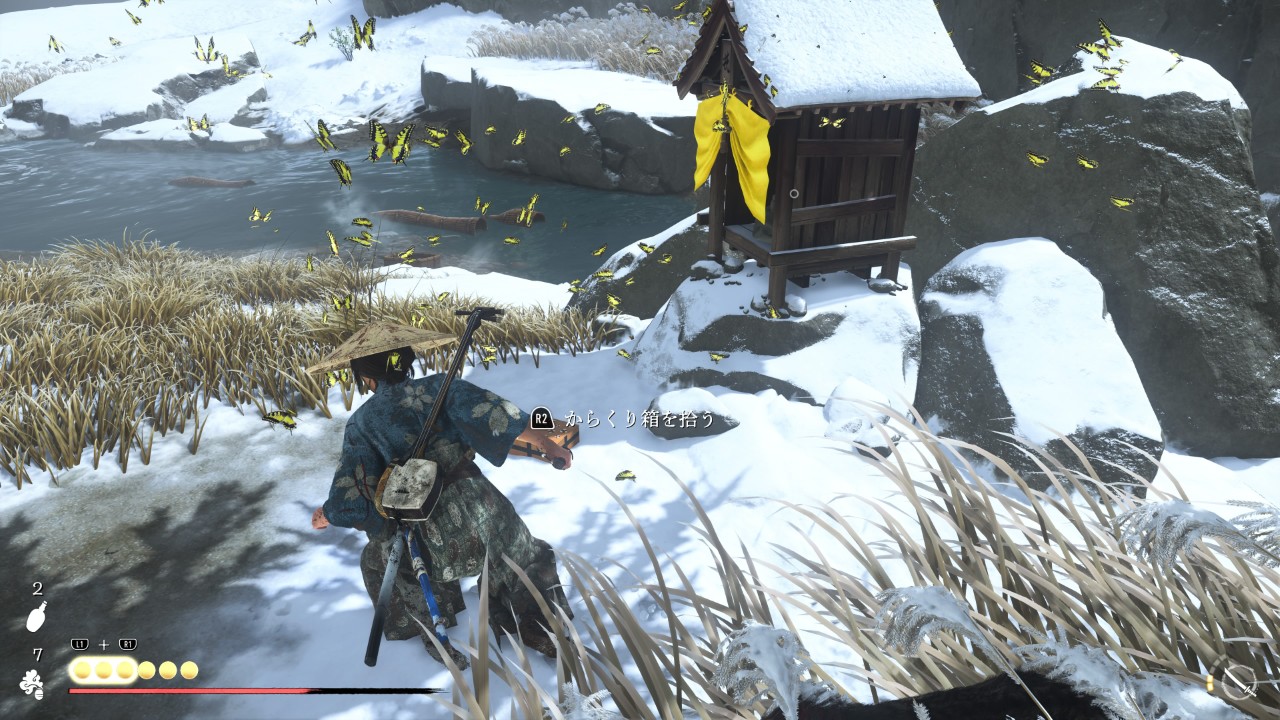Click the katana icon in the circle

[x=1238, y=682]
